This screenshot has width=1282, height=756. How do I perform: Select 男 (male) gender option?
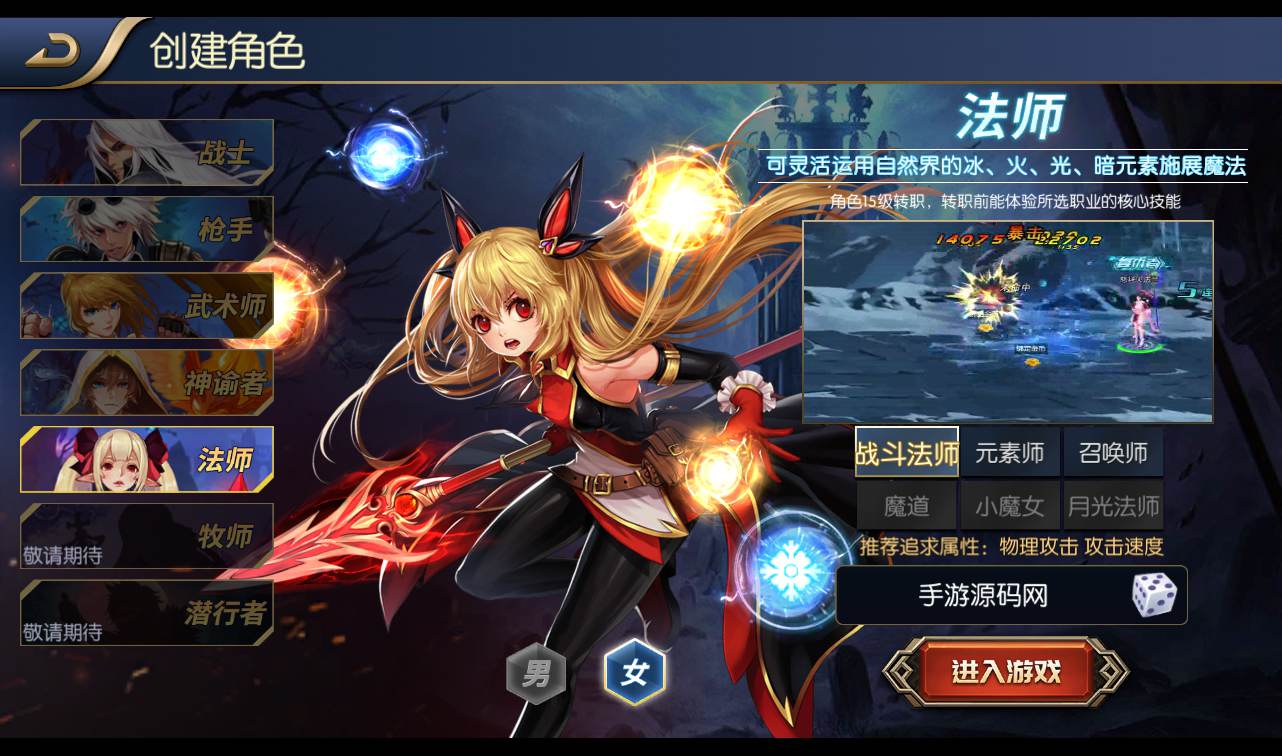click(x=536, y=673)
